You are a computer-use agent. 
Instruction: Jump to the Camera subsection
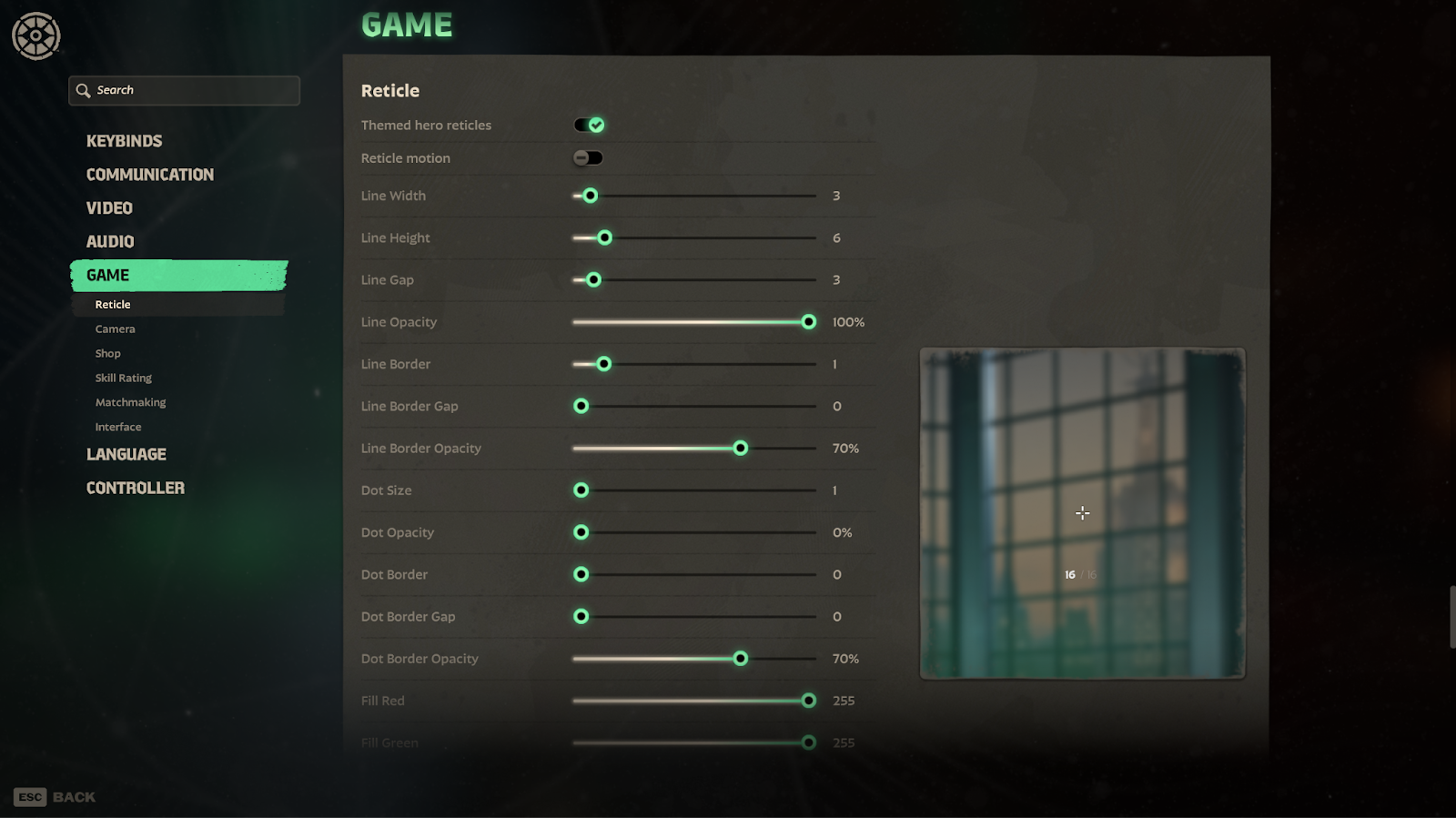pyautogui.click(x=115, y=329)
